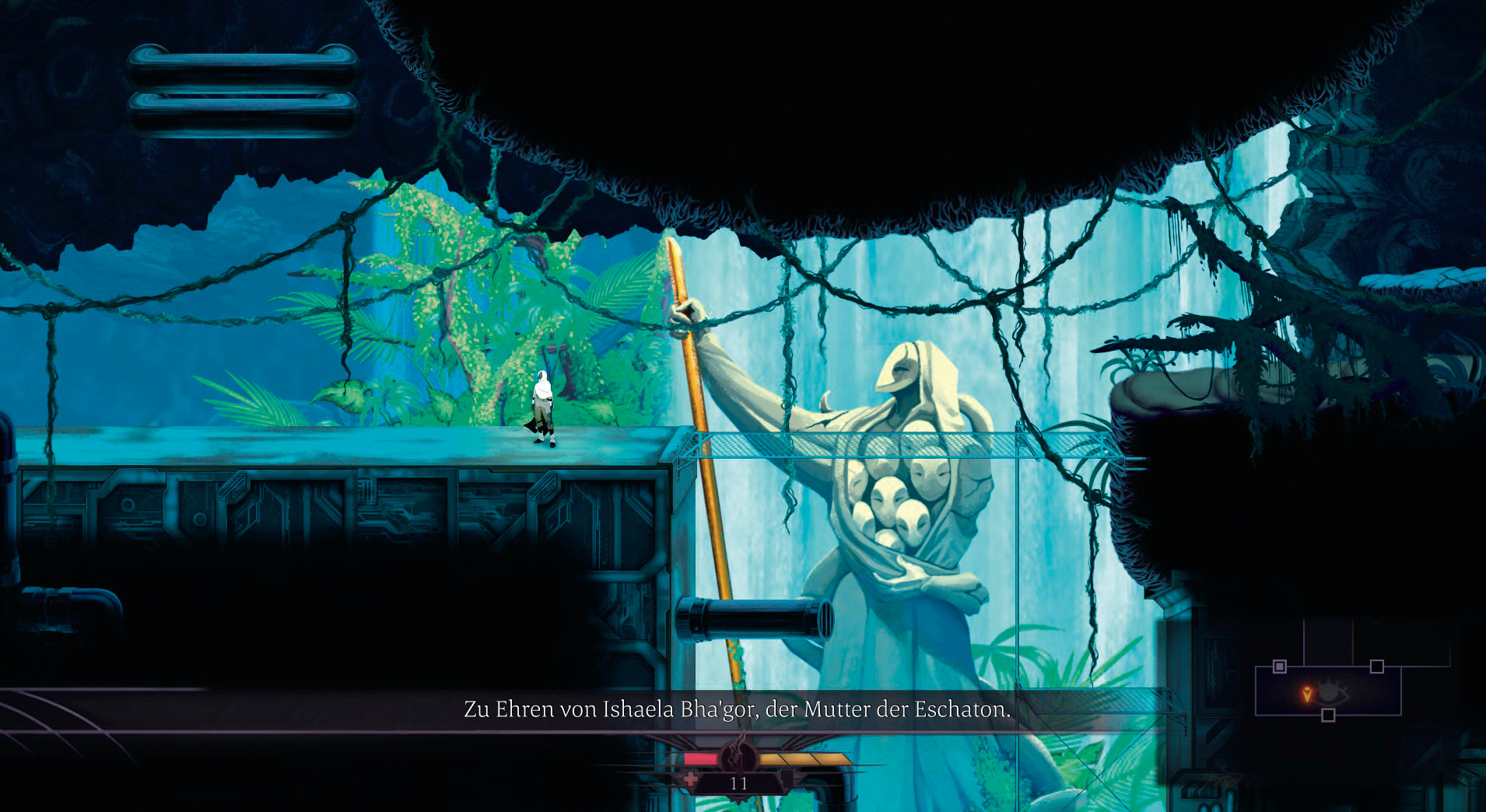Click the orange player marker on the minimap
Image resolution: width=1486 pixels, height=812 pixels.
click(x=1307, y=694)
